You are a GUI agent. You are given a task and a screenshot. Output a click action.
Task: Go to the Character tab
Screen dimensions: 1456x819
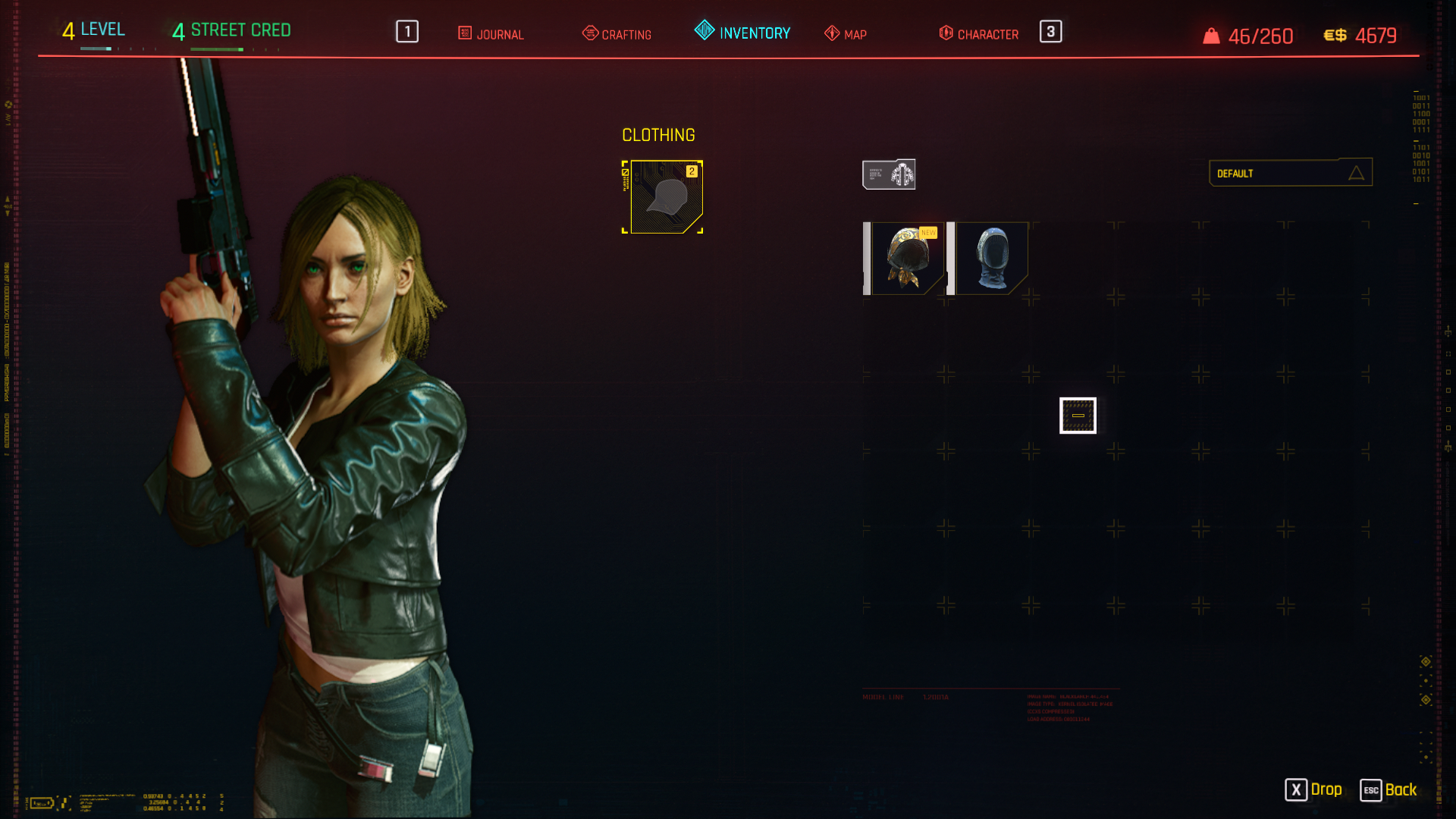click(979, 34)
